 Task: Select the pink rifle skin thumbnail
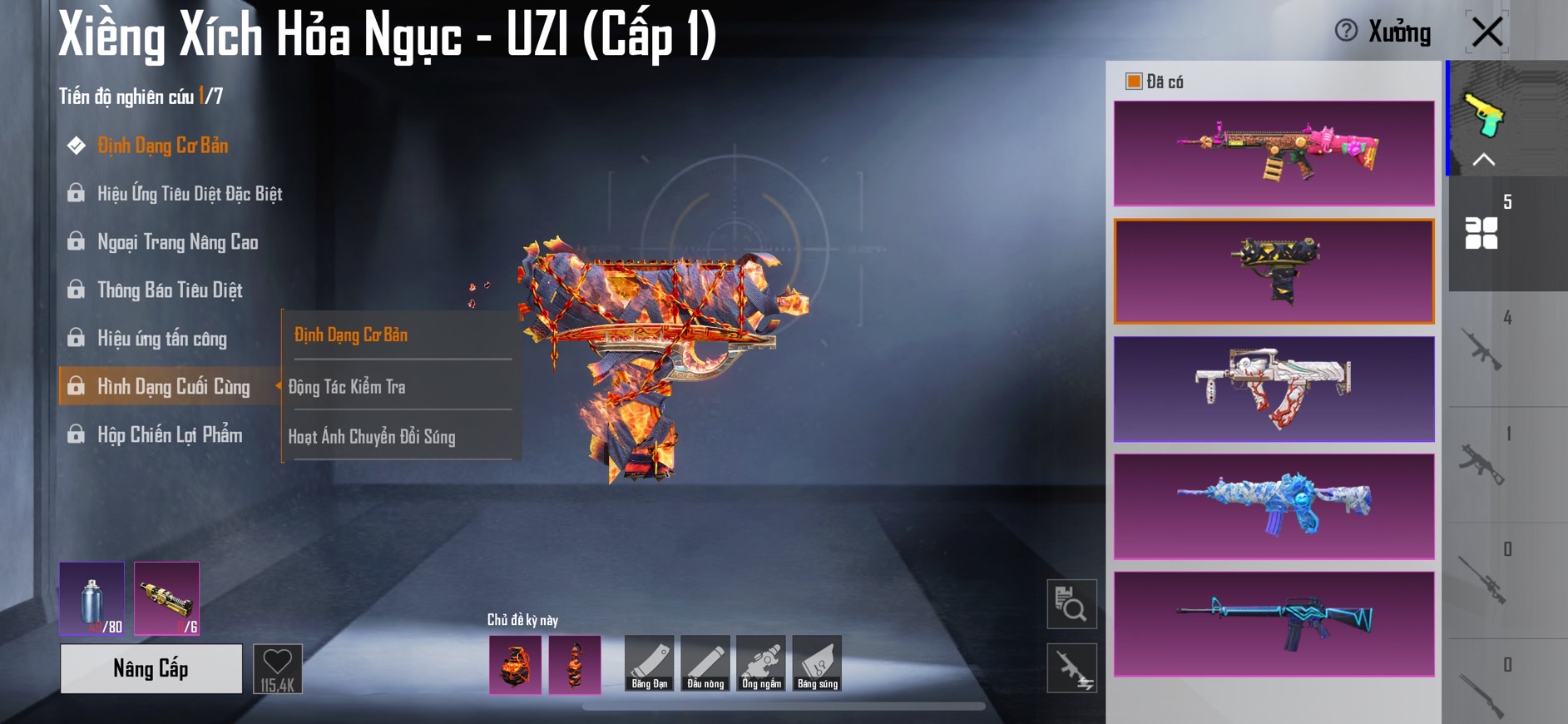tap(1274, 153)
